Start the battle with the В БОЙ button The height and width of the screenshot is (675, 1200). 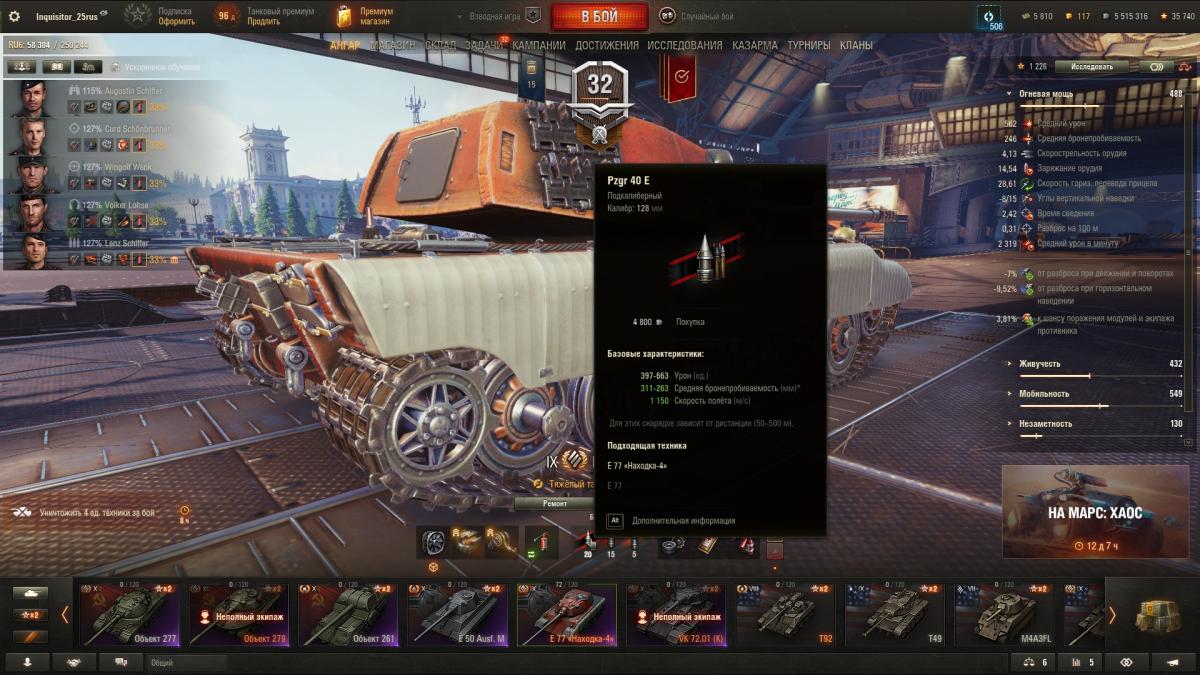coord(599,17)
